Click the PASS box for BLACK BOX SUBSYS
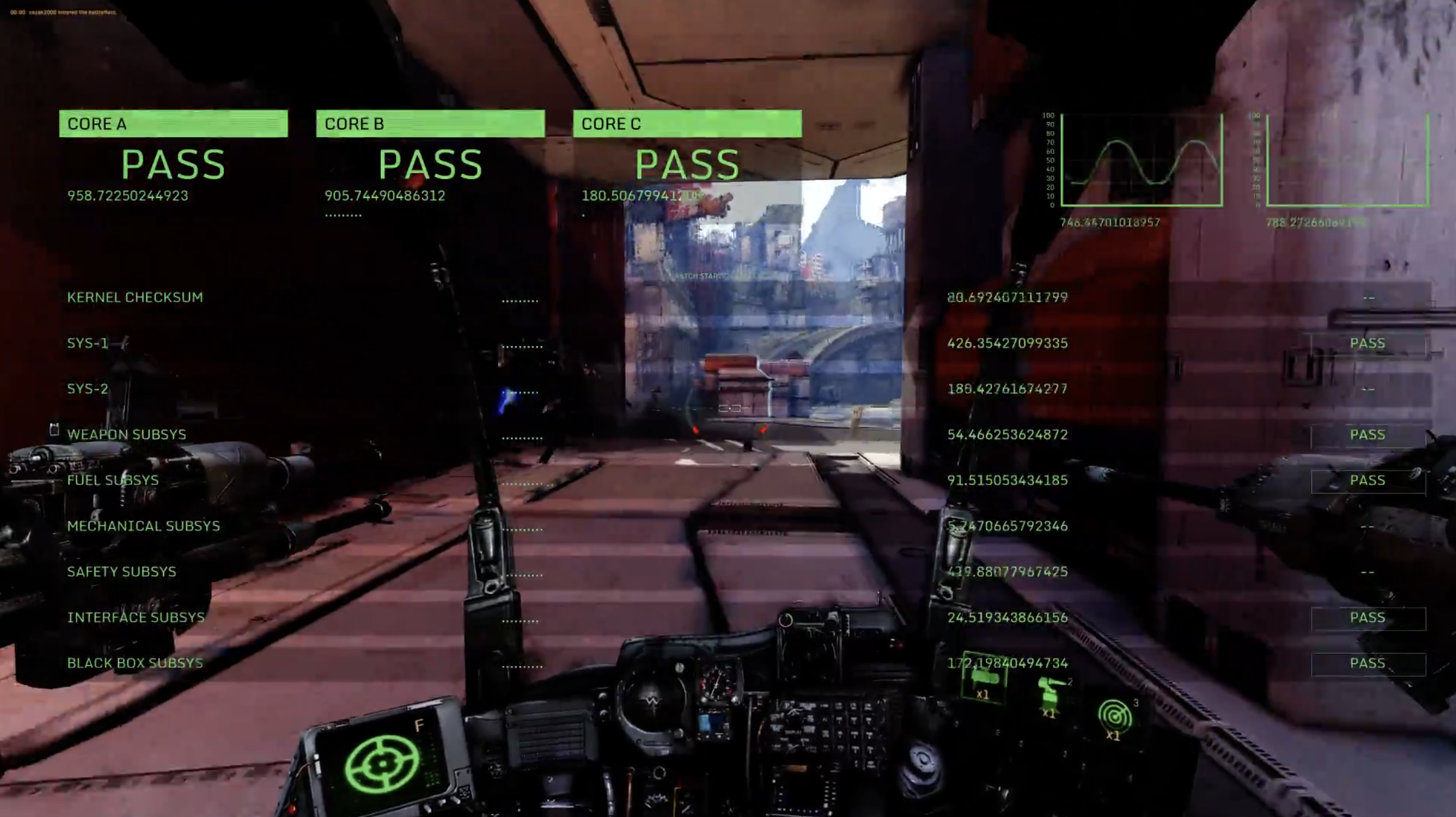 [x=1368, y=664]
